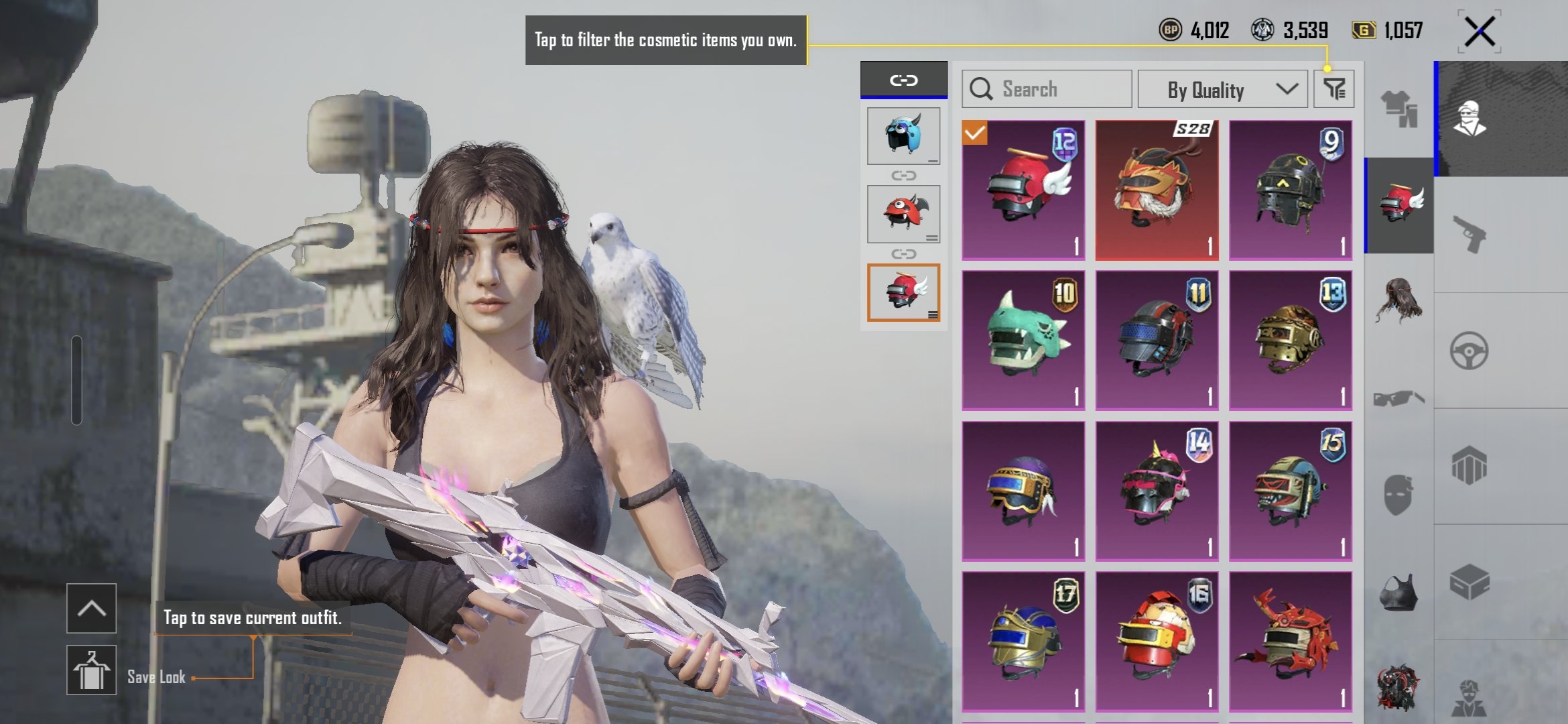The width and height of the screenshot is (1568, 724).
Task: Close the wardrobe screen with the X
Action: point(1480,32)
